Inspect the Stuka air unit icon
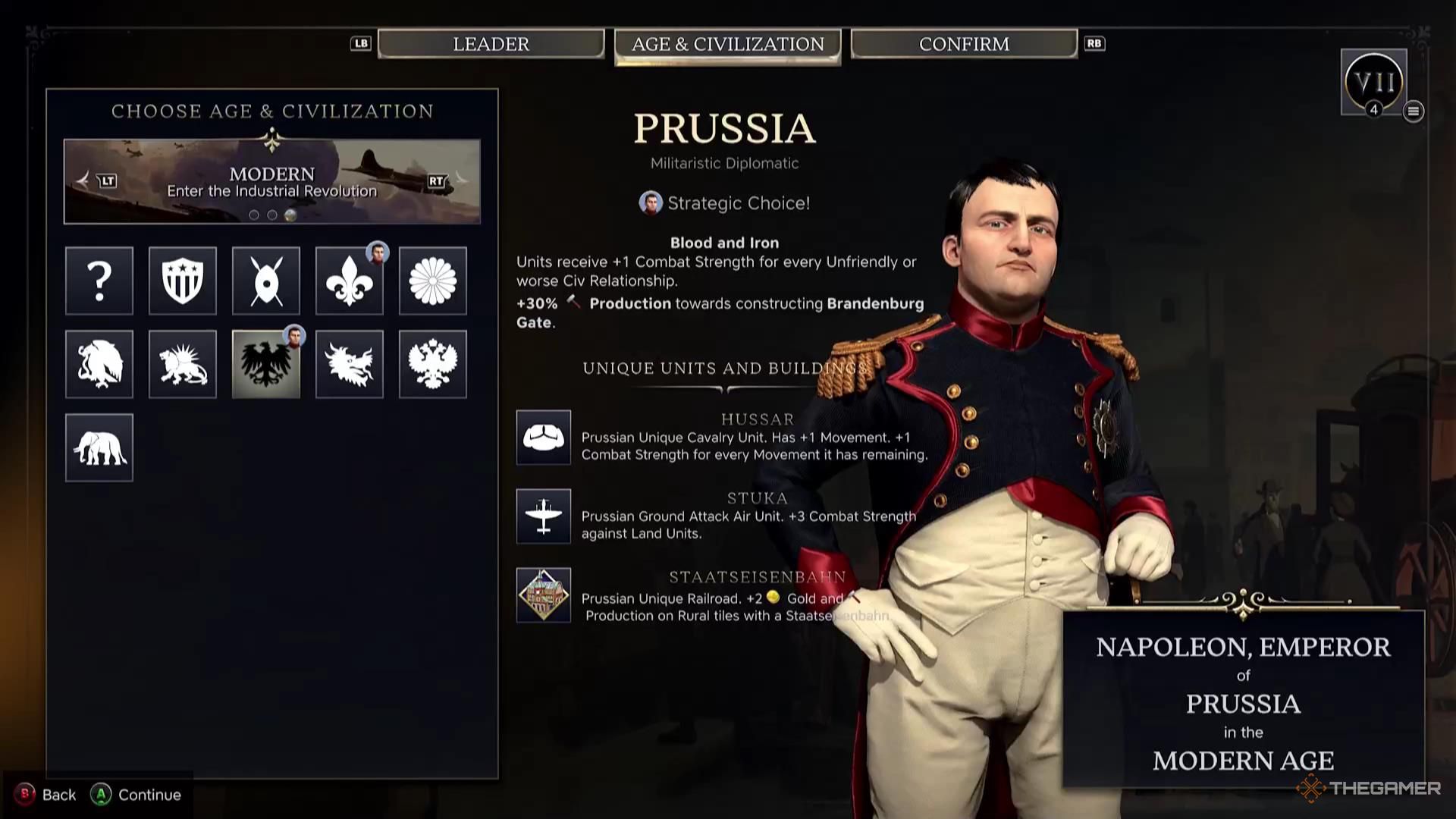 click(x=544, y=516)
